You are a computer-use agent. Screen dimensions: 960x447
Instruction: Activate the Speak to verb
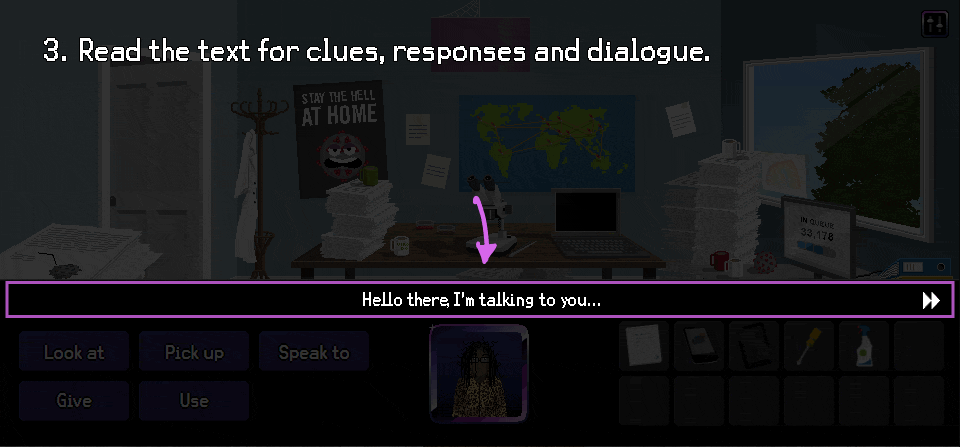[314, 352]
